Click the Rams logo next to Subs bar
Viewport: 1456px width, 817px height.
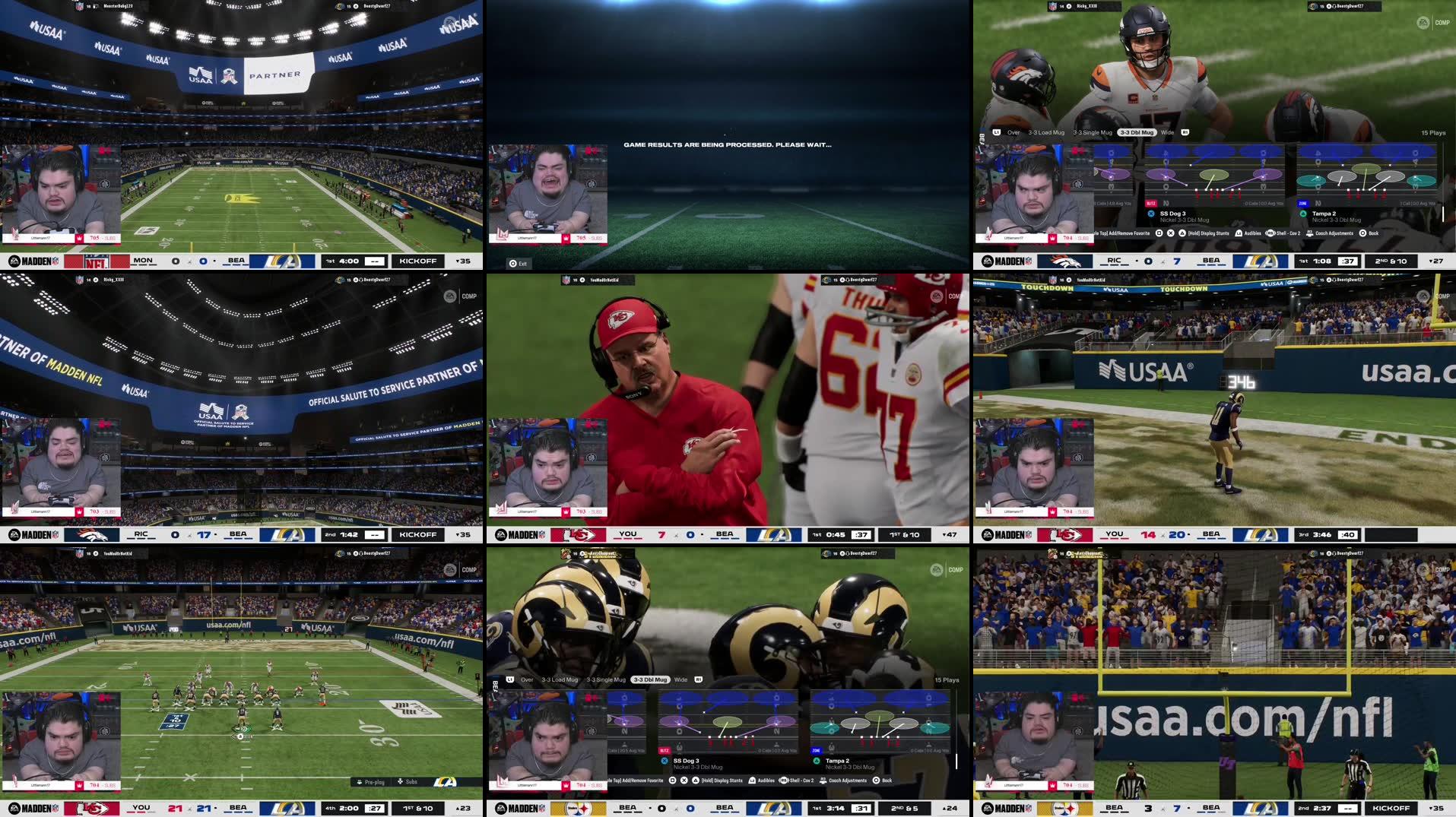(445, 783)
